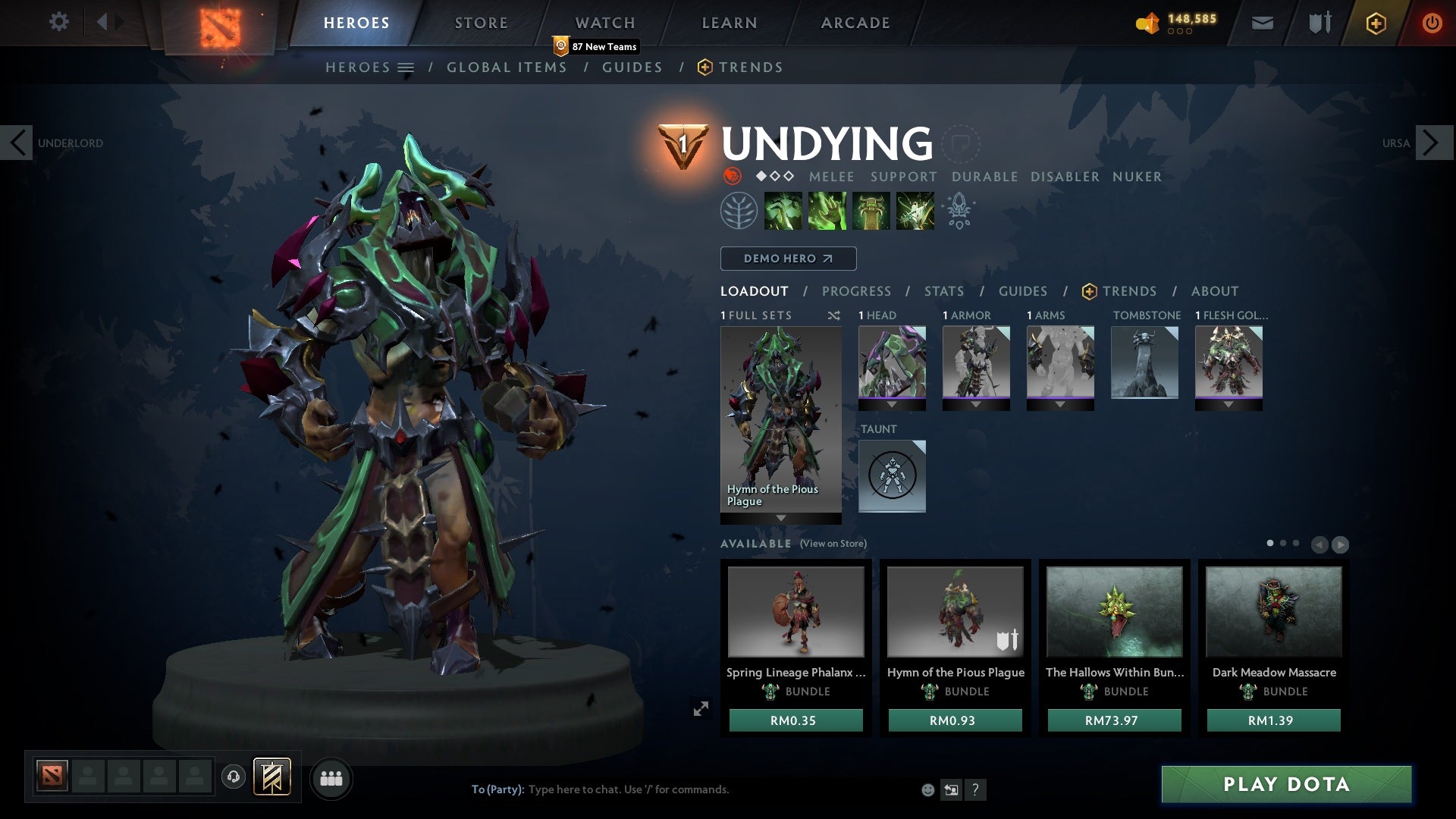Screen dimensions: 1456x819
Task: Select the Tombstone ability icon
Action: point(871,210)
